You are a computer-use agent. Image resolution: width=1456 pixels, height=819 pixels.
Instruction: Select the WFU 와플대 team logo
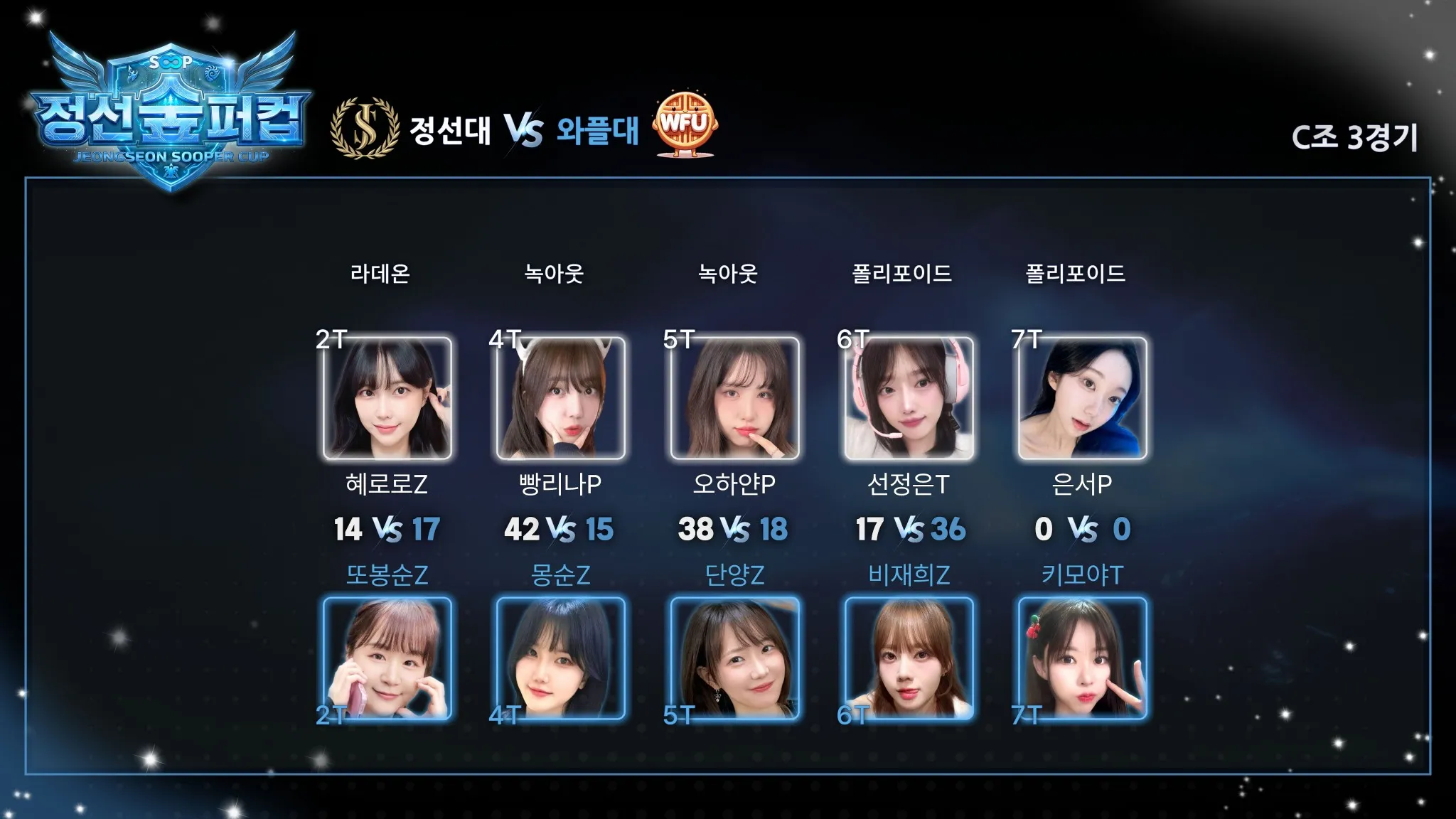coord(685,124)
